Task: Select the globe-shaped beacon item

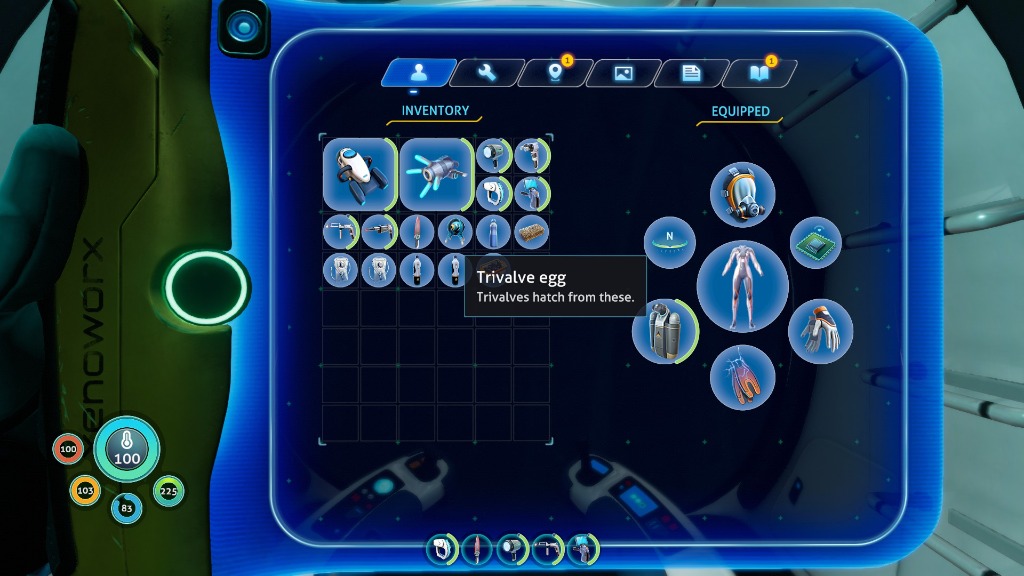Action: 455,232
